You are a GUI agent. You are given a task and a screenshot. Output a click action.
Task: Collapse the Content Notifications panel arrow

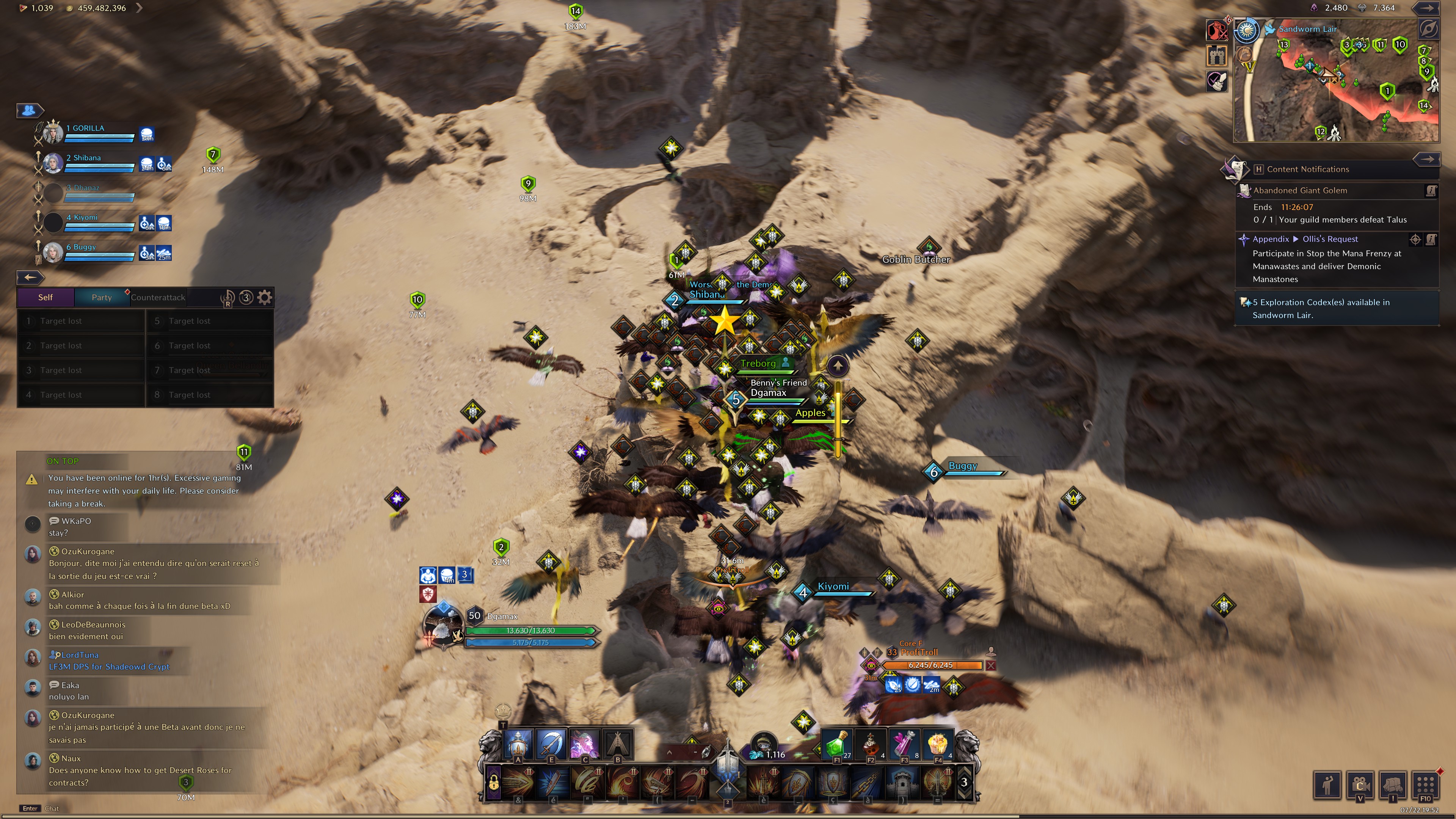pos(1427,159)
